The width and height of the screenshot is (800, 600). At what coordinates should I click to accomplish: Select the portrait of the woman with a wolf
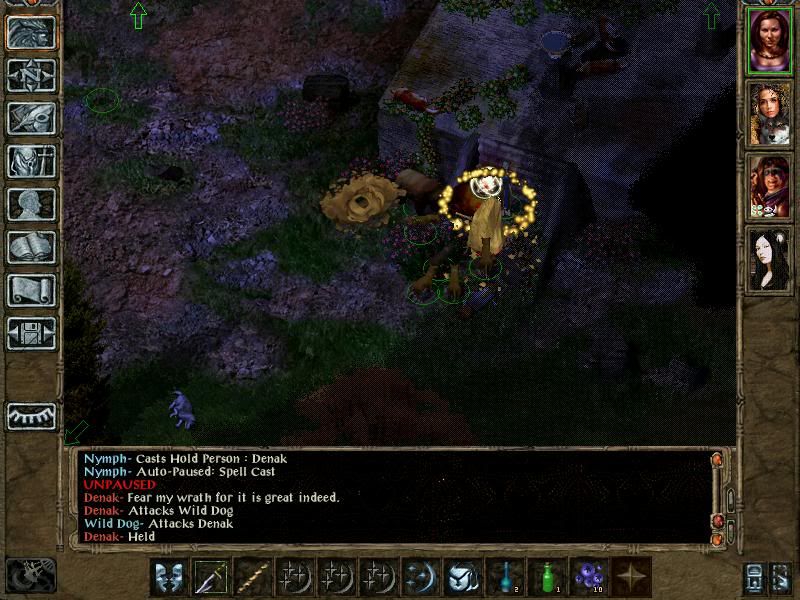769,114
